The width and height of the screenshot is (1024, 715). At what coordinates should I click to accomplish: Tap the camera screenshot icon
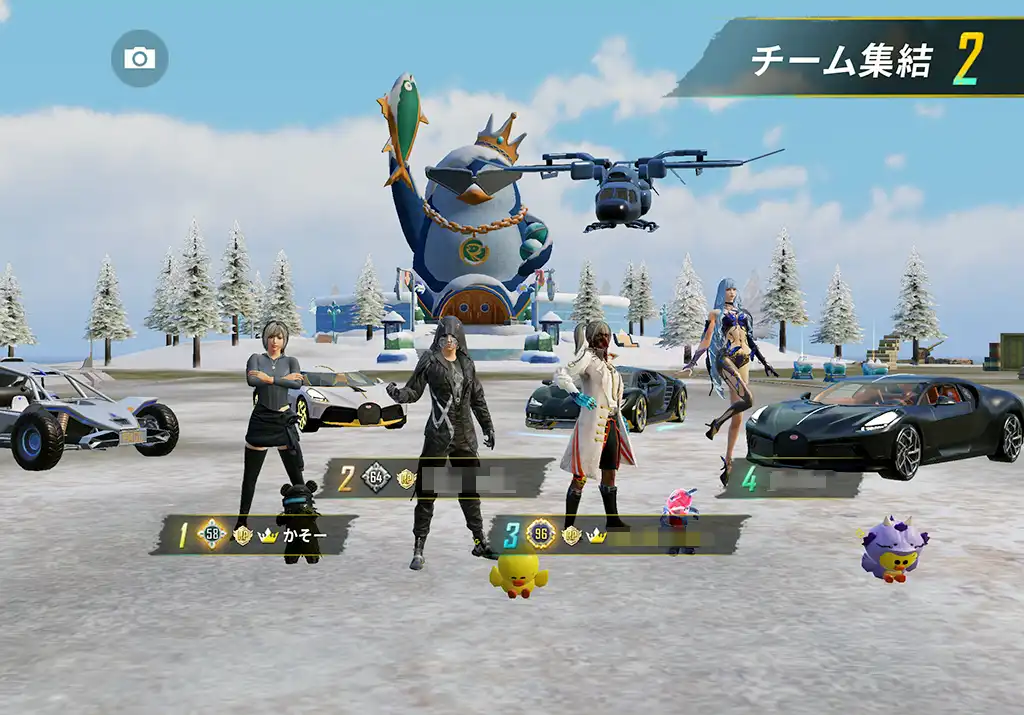tap(139, 58)
